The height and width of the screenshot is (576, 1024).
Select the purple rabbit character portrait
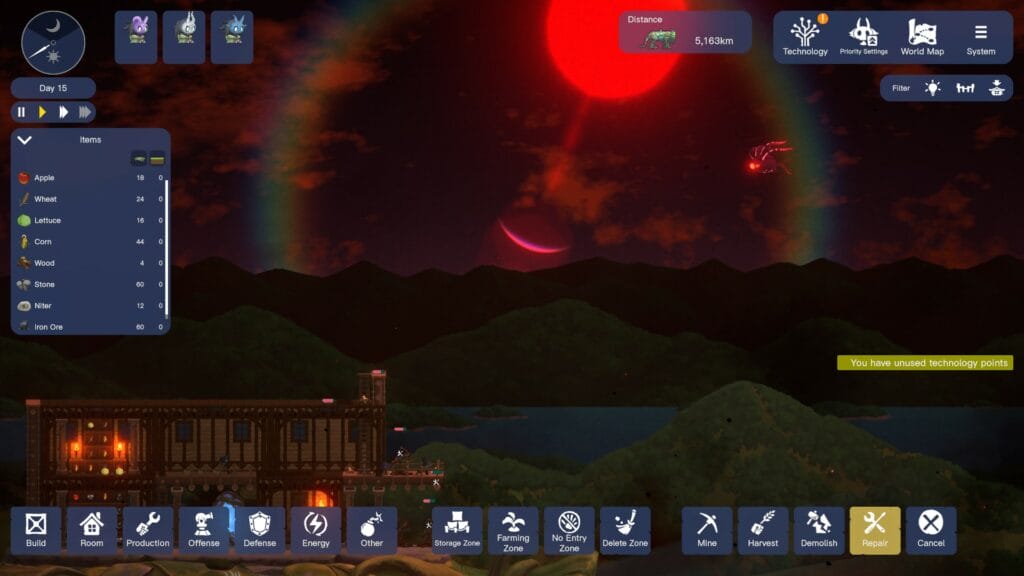(x=136, y=37)
